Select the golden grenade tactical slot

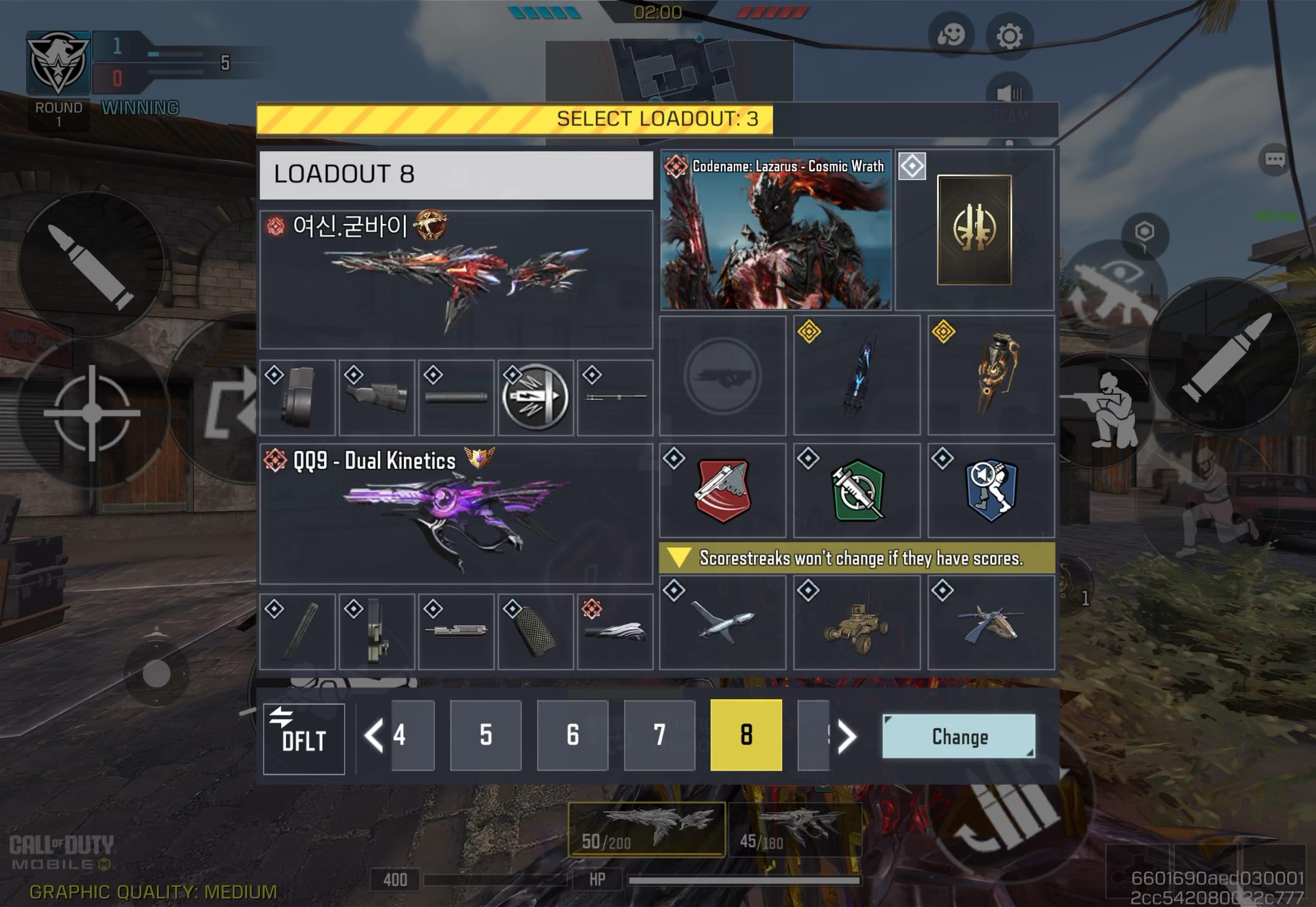click(x=991, y=375)
